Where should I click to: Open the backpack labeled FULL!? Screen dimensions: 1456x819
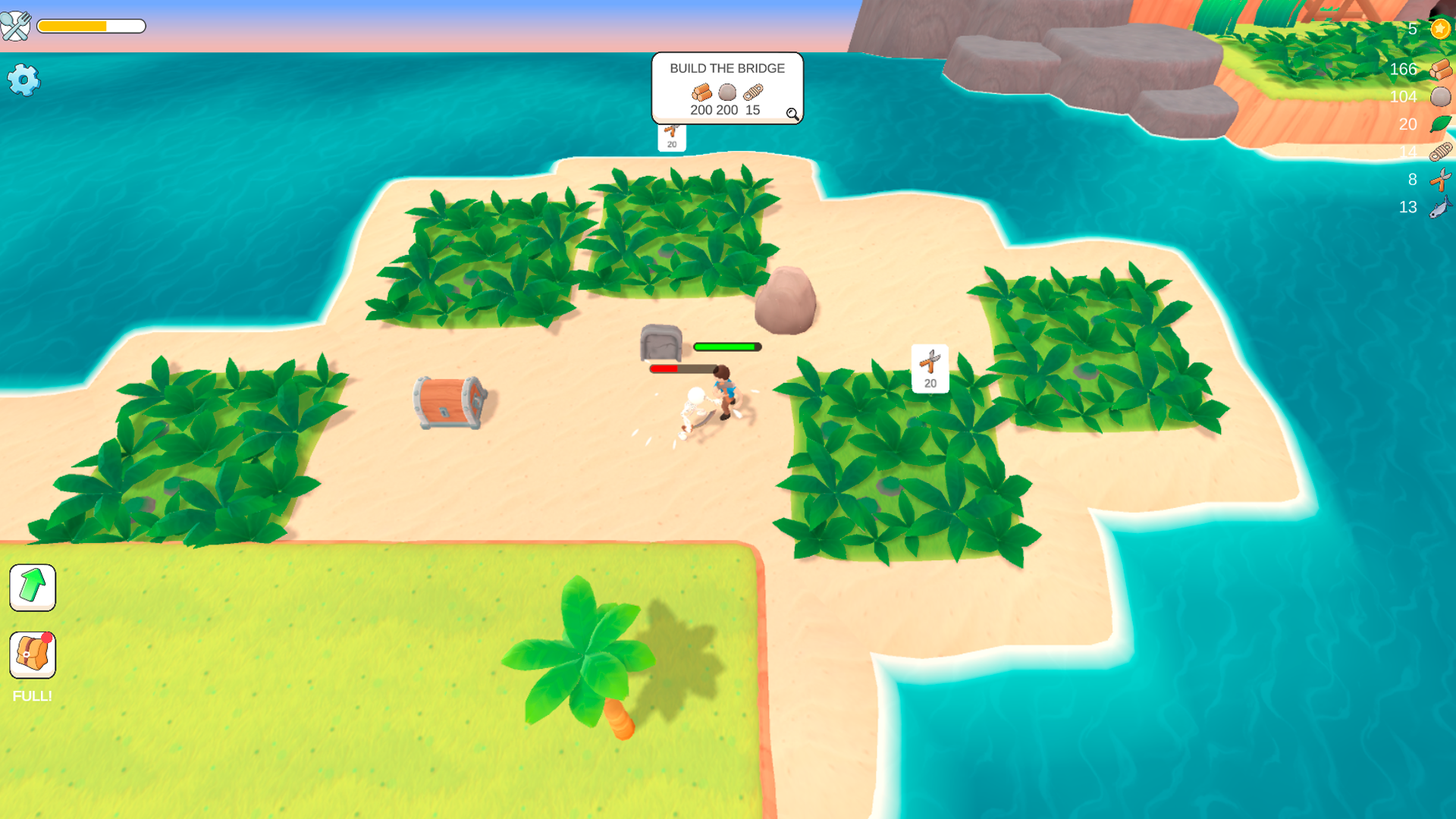point(33,655)
